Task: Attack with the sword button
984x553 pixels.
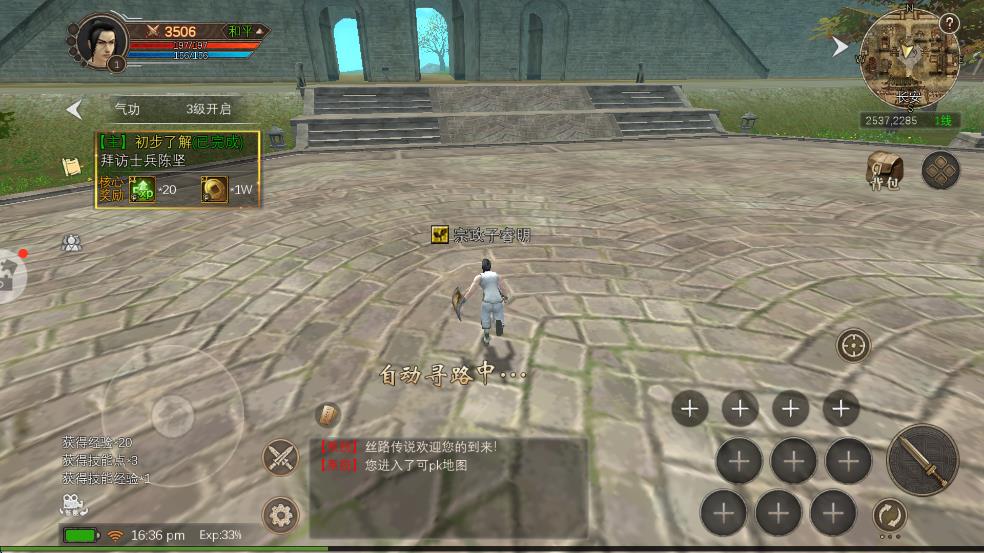Action: (922, 460)
